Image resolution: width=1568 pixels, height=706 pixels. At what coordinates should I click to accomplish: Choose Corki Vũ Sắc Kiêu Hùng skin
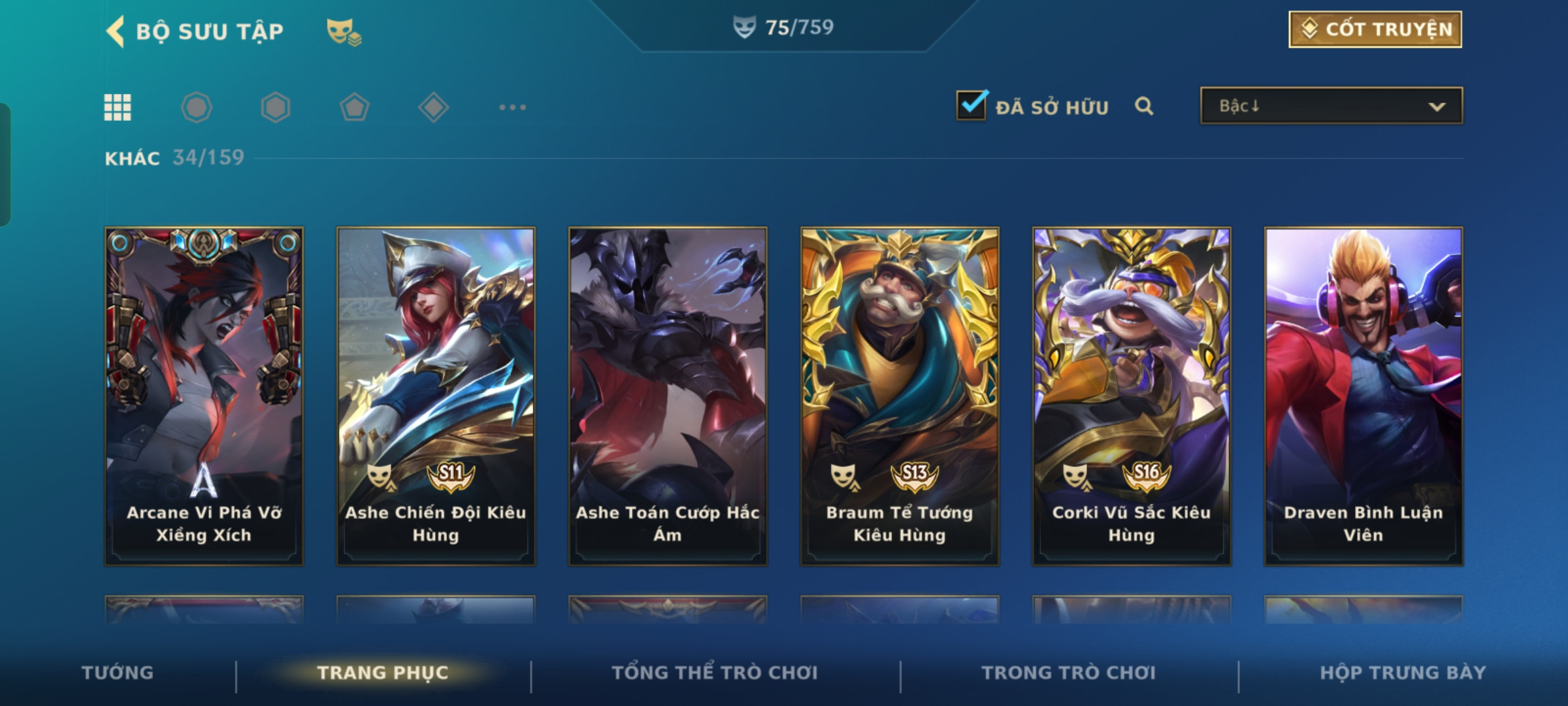pos(1132,395)
